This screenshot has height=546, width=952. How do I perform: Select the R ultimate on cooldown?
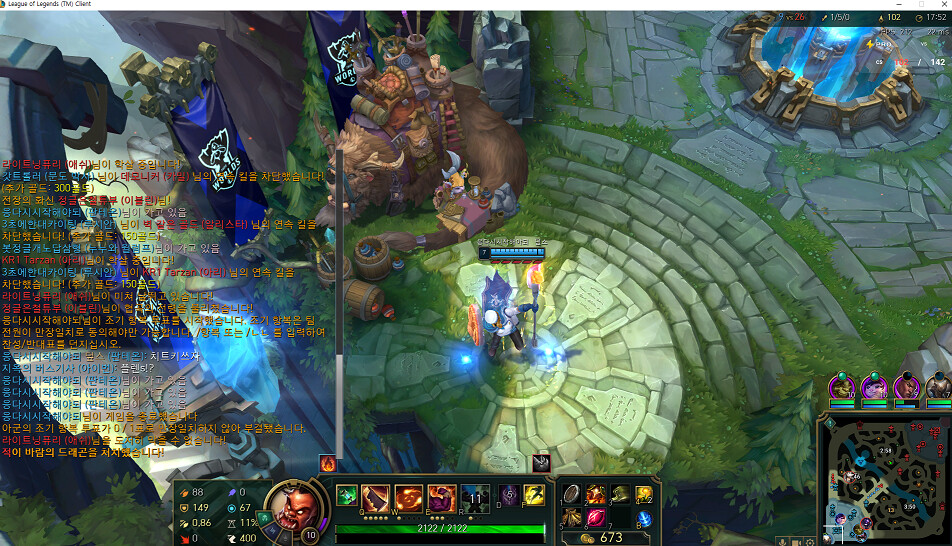tap(475, 498)
